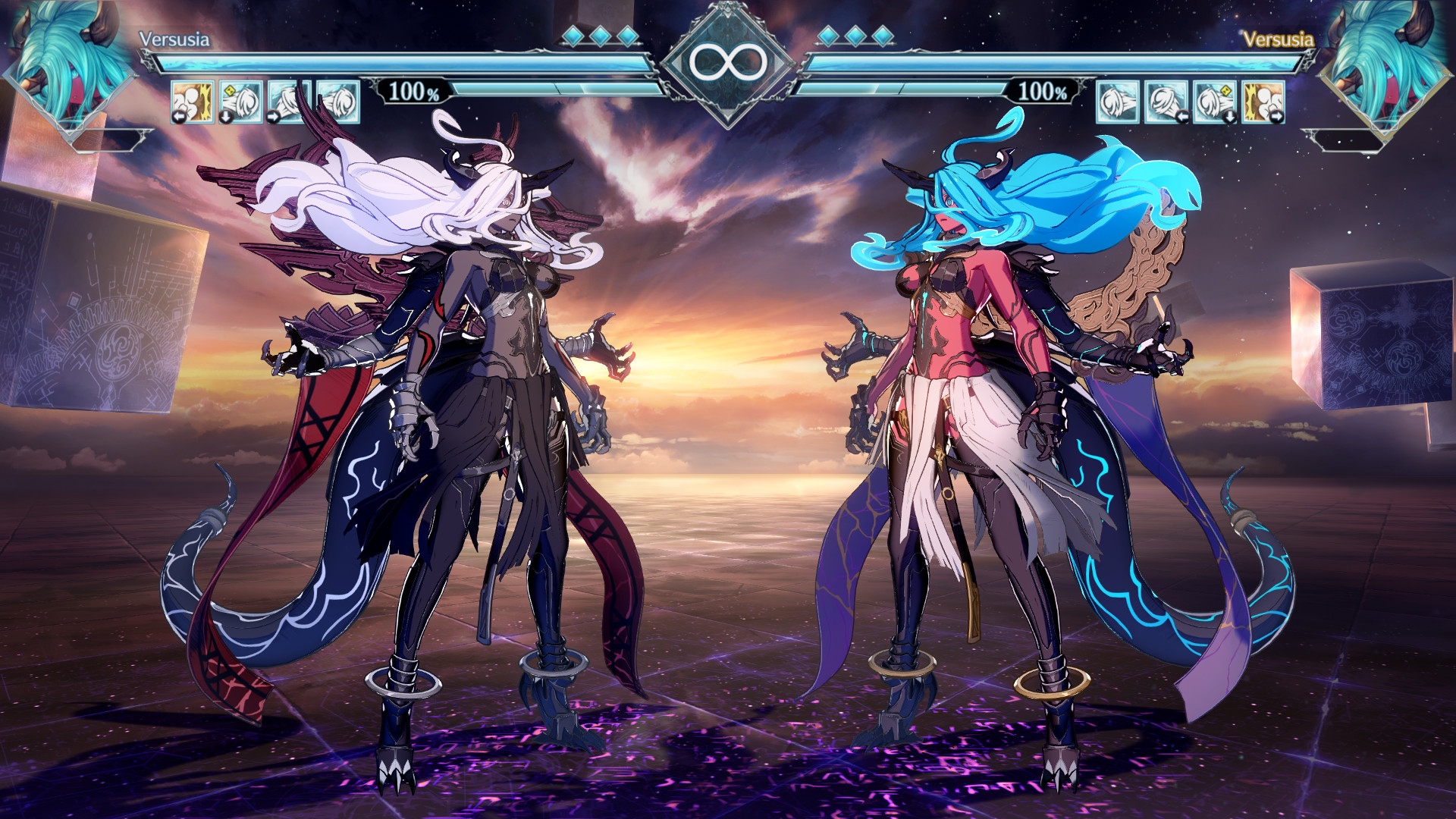Select P2's first skill cooldown icon
This screenshot has height=819, width=1456.
(1116, 102)
